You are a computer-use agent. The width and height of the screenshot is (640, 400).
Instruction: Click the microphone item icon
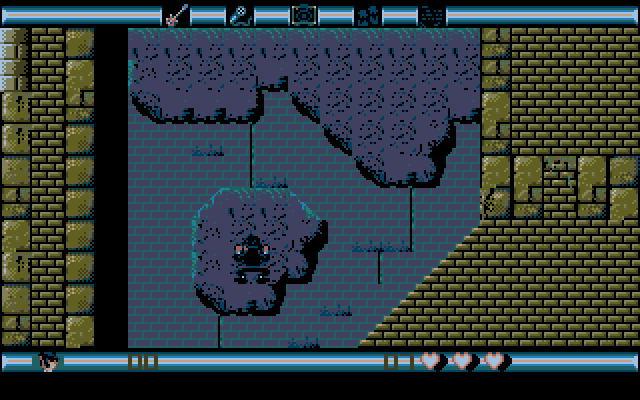[240, 14]
